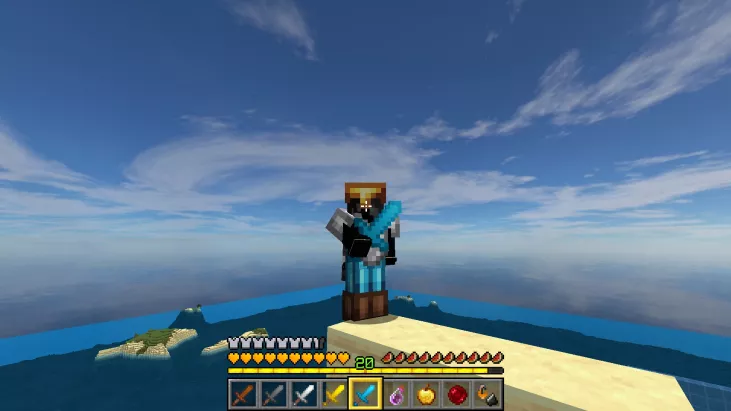731x411 pixels.
Task: Select the golden apple hotbar slot
Action: click(x=425, y=394)
